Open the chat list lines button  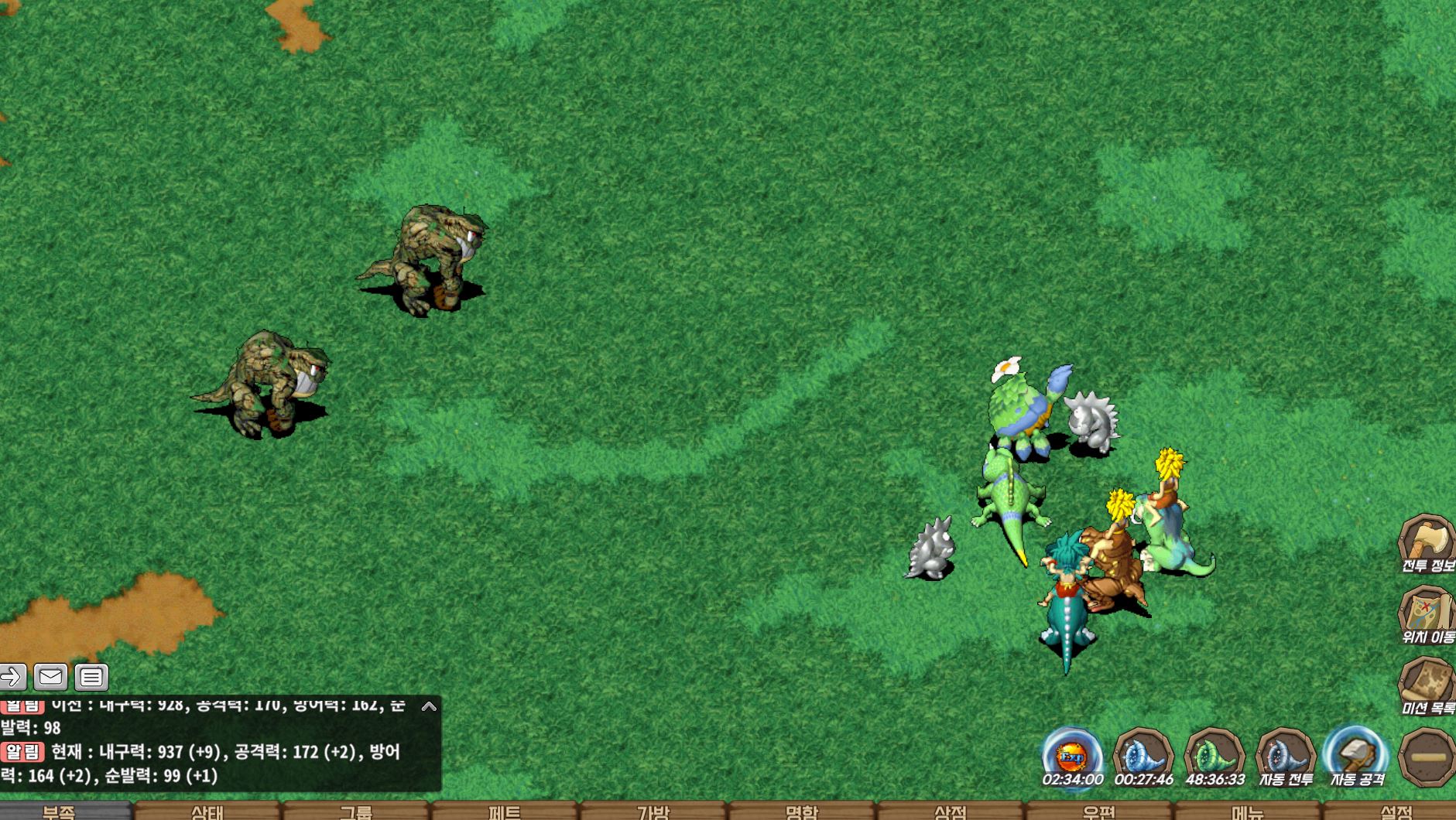coord(91,678)
